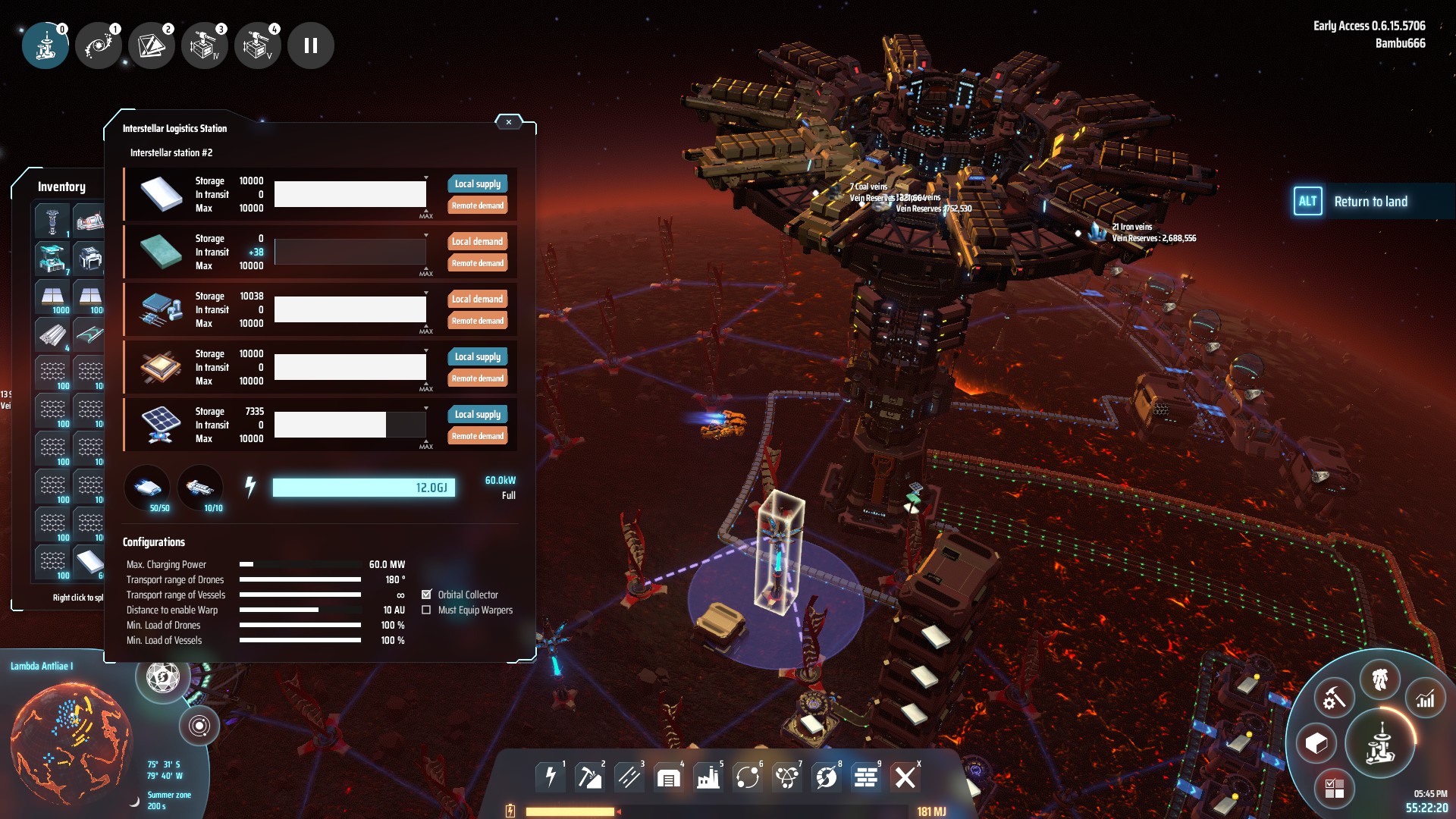This screenshot has width=1456, height=819.
Task: Adjust the Max. Charging Power slider
Action: (x=300, y=564)
